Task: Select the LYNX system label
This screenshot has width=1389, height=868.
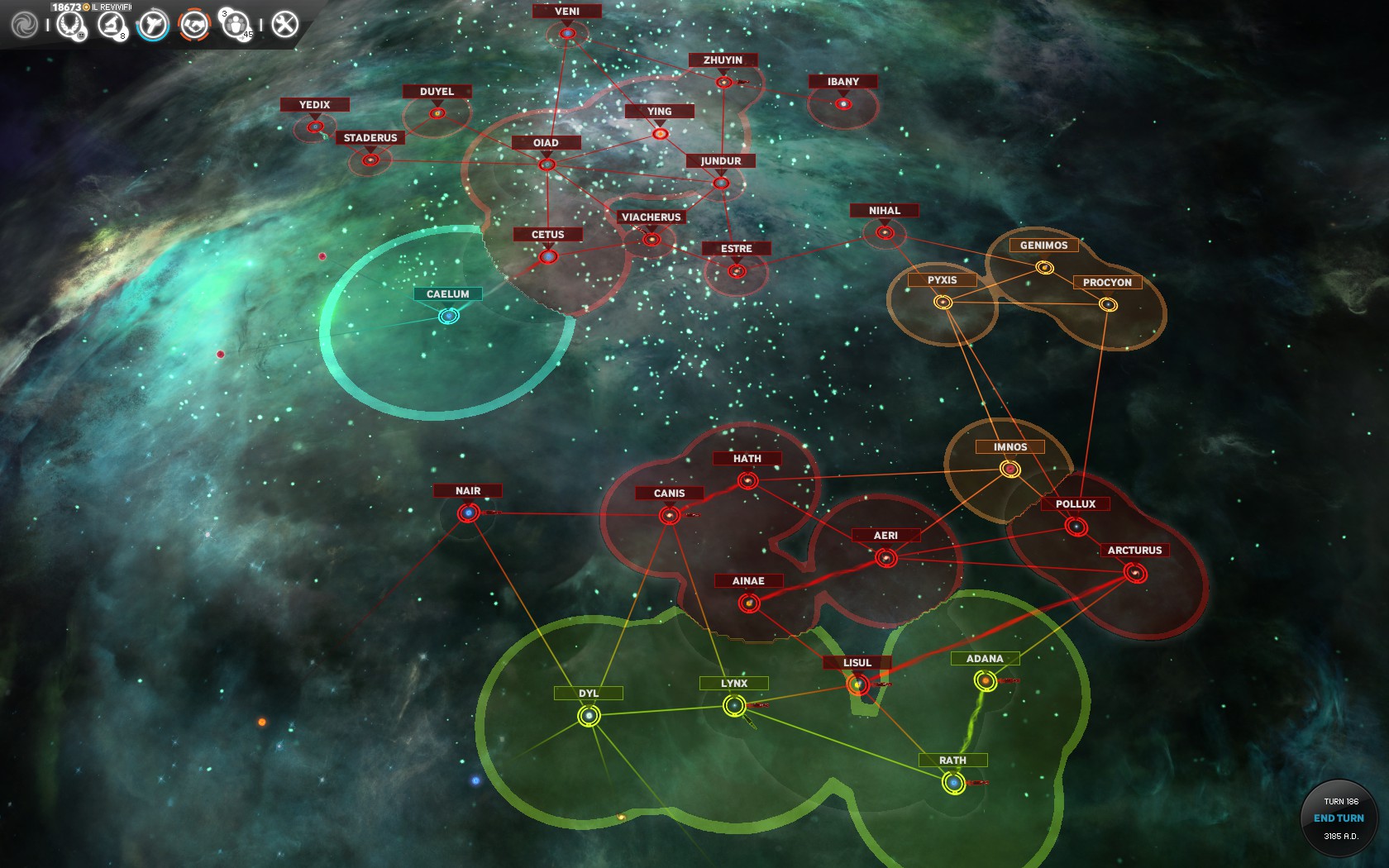Action: pyautogui.click(x=733, y=684)
